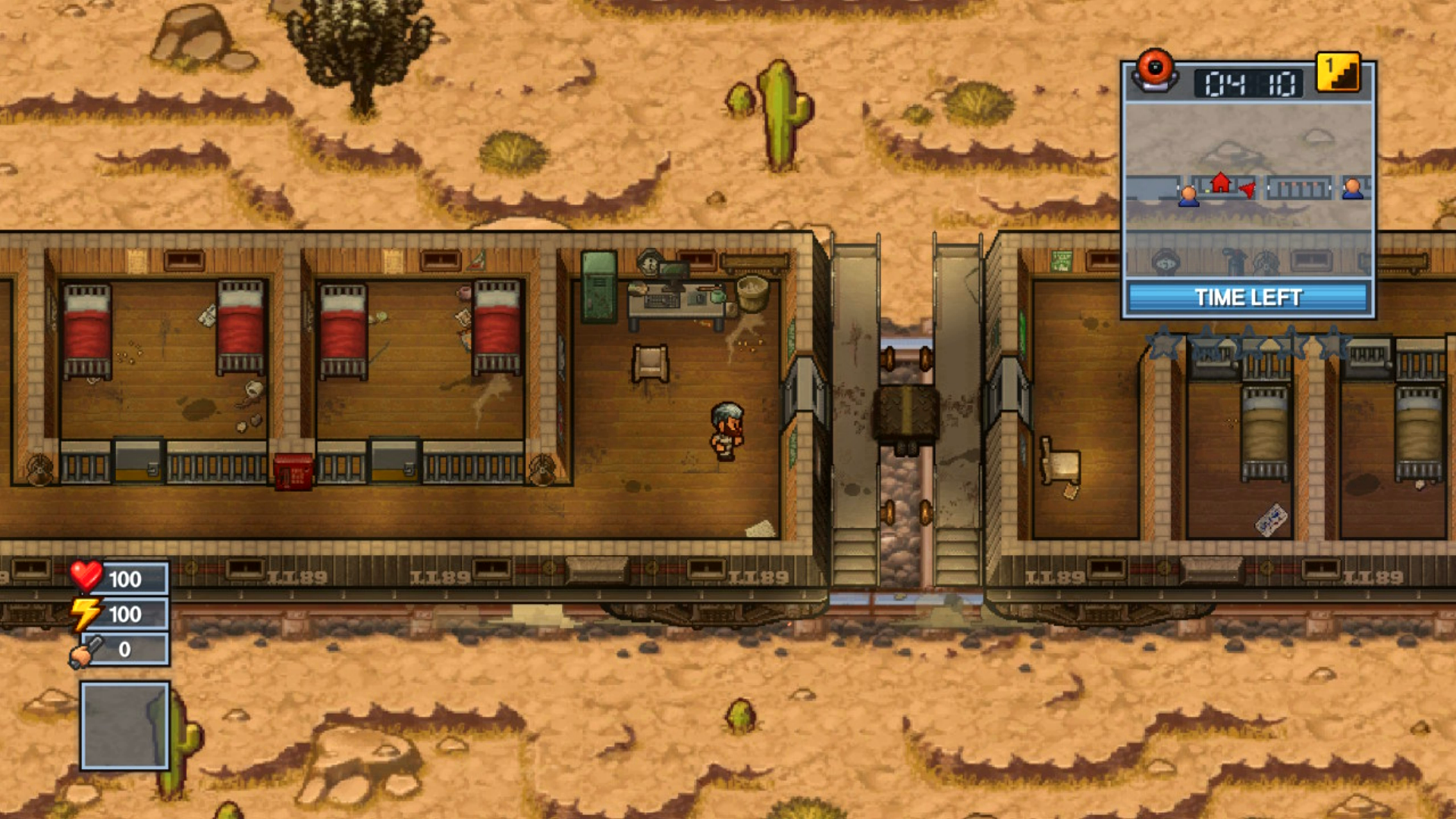1456x819 pixels.
Task: Click the red house marker on minimap
Action: pos(1220,182)
